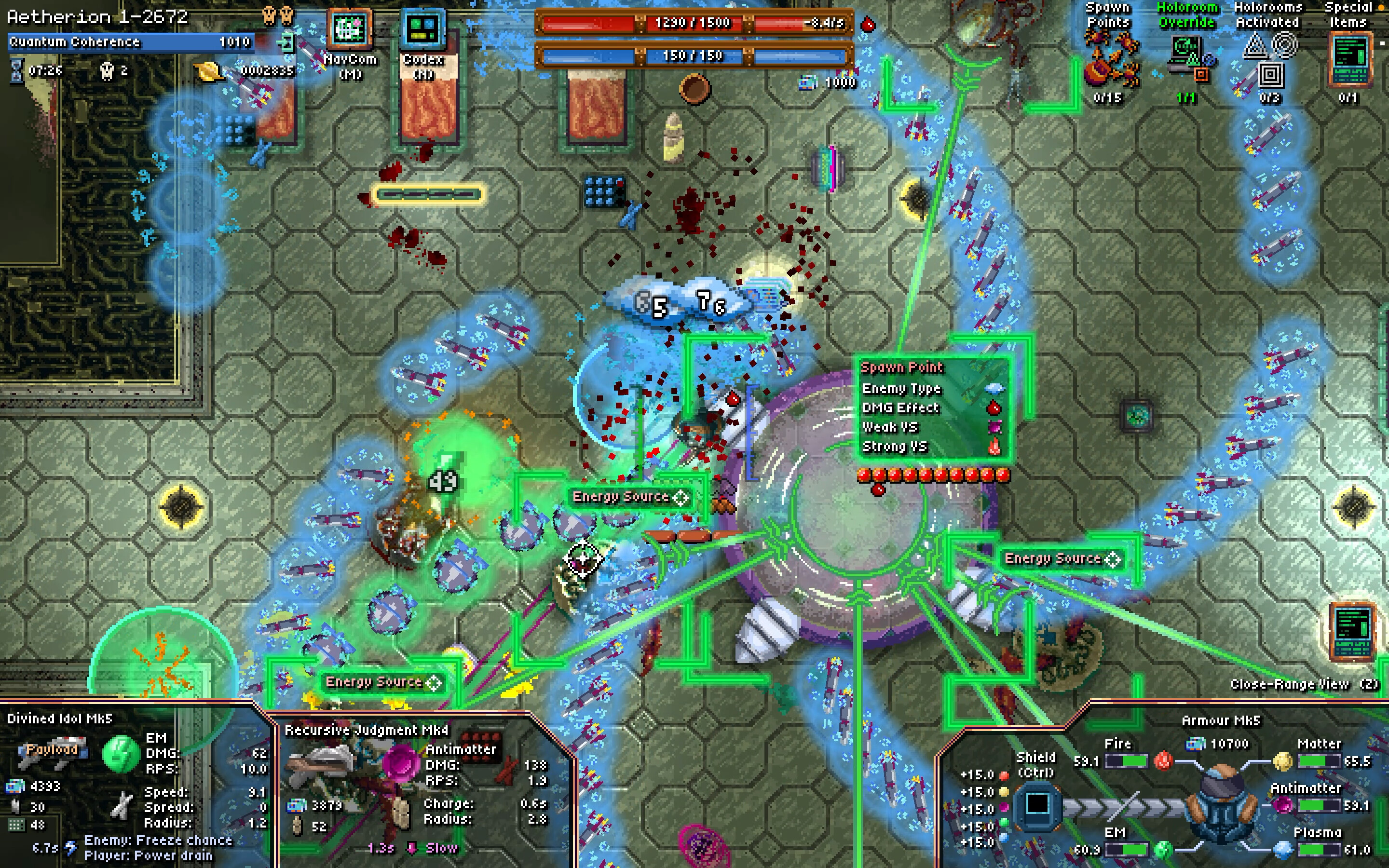Screen dimensions: 1389x868
Task: Expand the Spawn Point info panel
Action: (x=902, y=367)
